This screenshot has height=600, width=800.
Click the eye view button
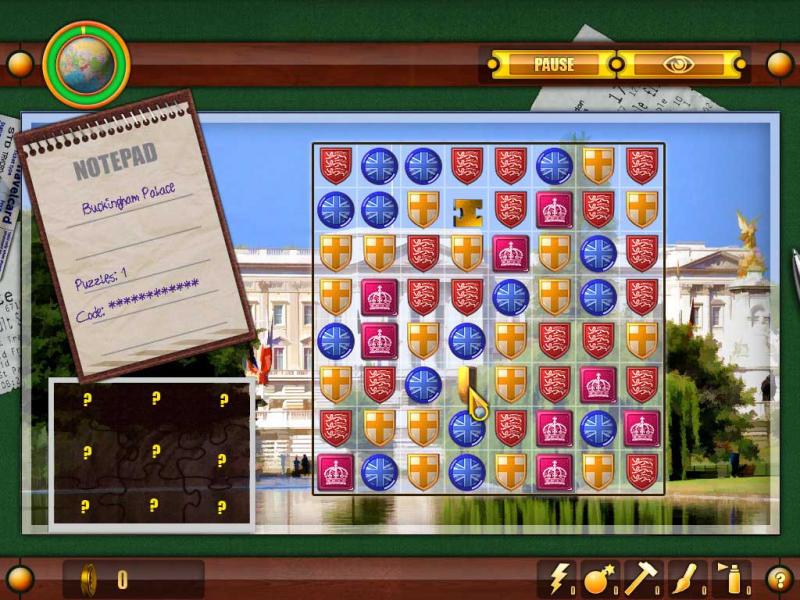pyautogui.click(x=680, y=65)
